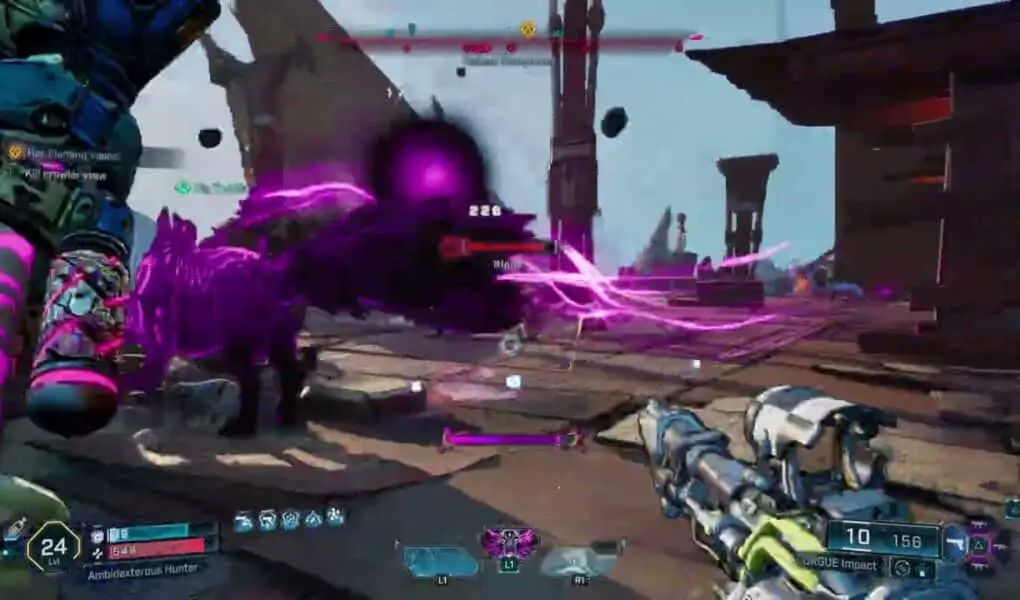Open the yellow mission objective tracker
Image resolution: width=1020 pixels, height=600 pixels.
tap(16, 153)
